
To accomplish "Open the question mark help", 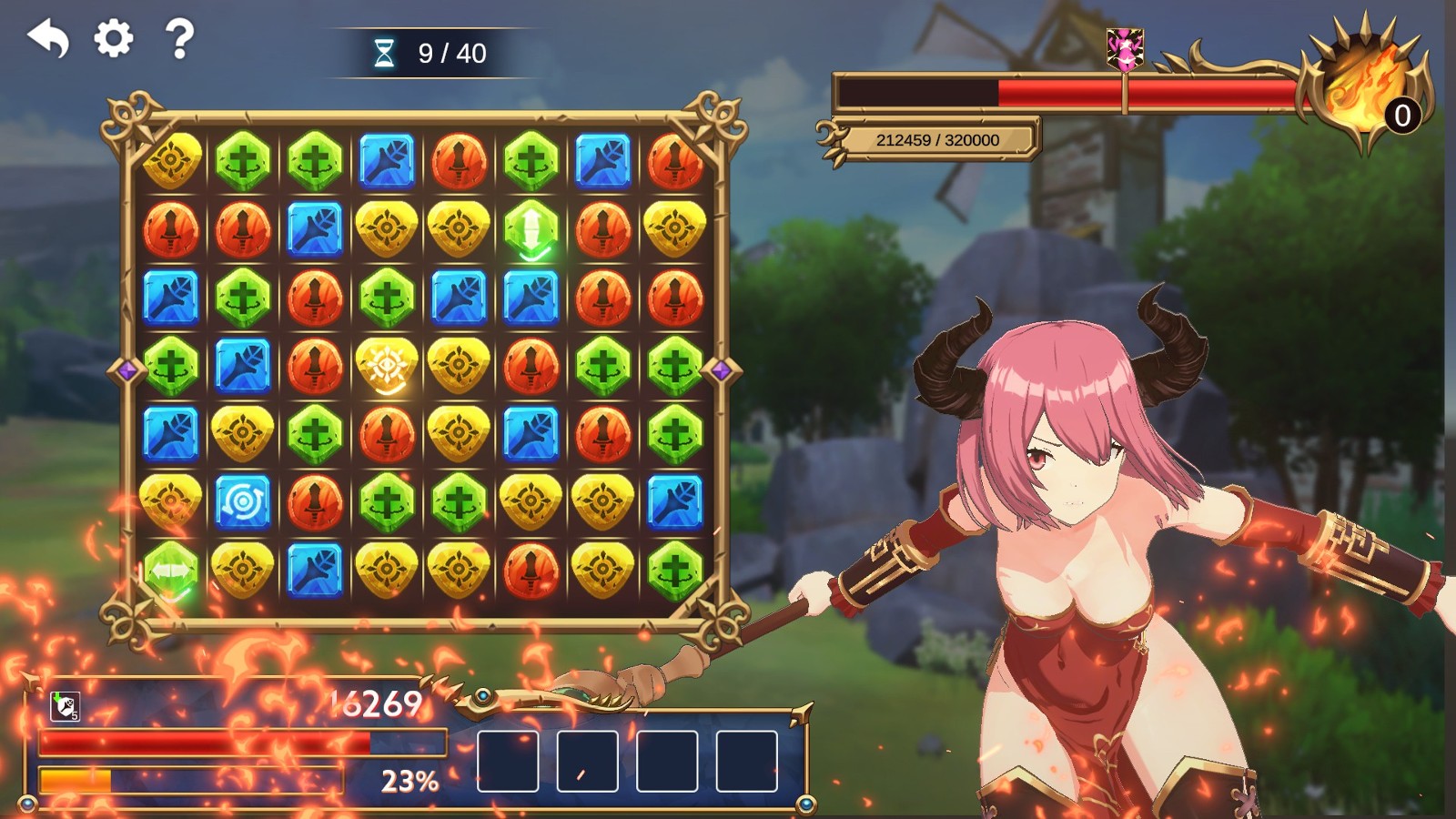I will (x=179, y=39).
